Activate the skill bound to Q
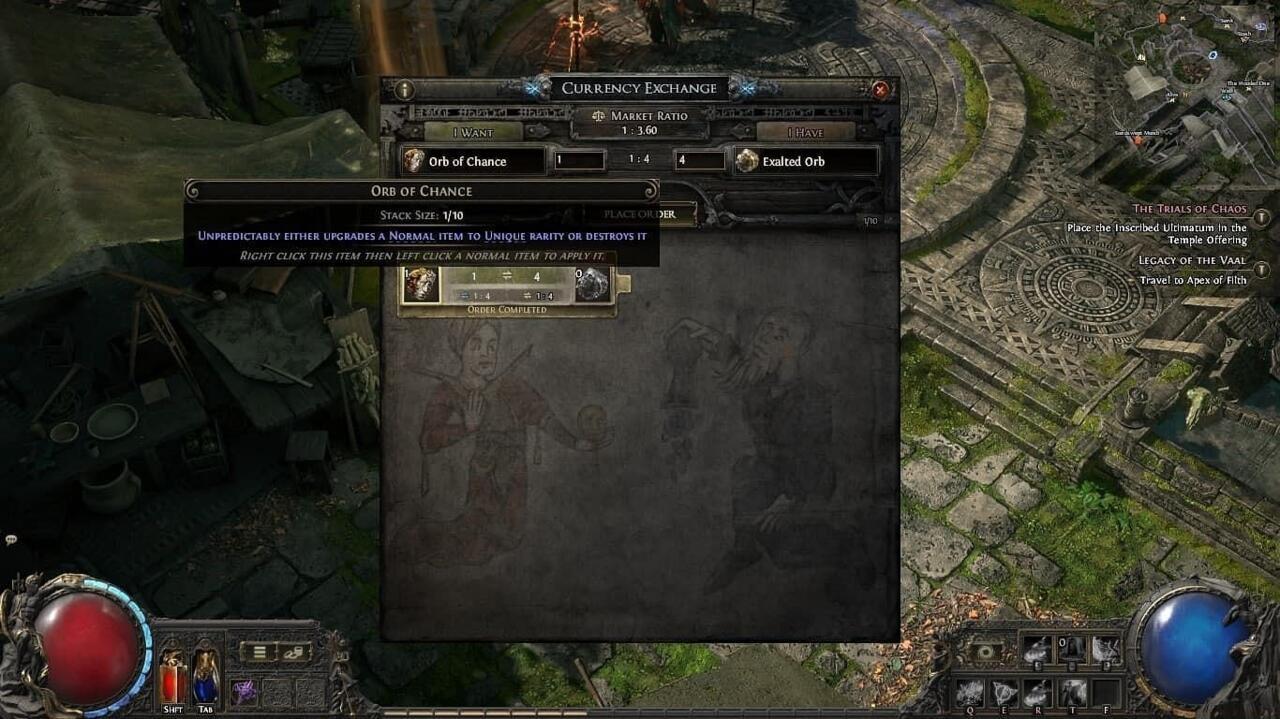This screenshot has width=1280, height=719. point(970,691)
